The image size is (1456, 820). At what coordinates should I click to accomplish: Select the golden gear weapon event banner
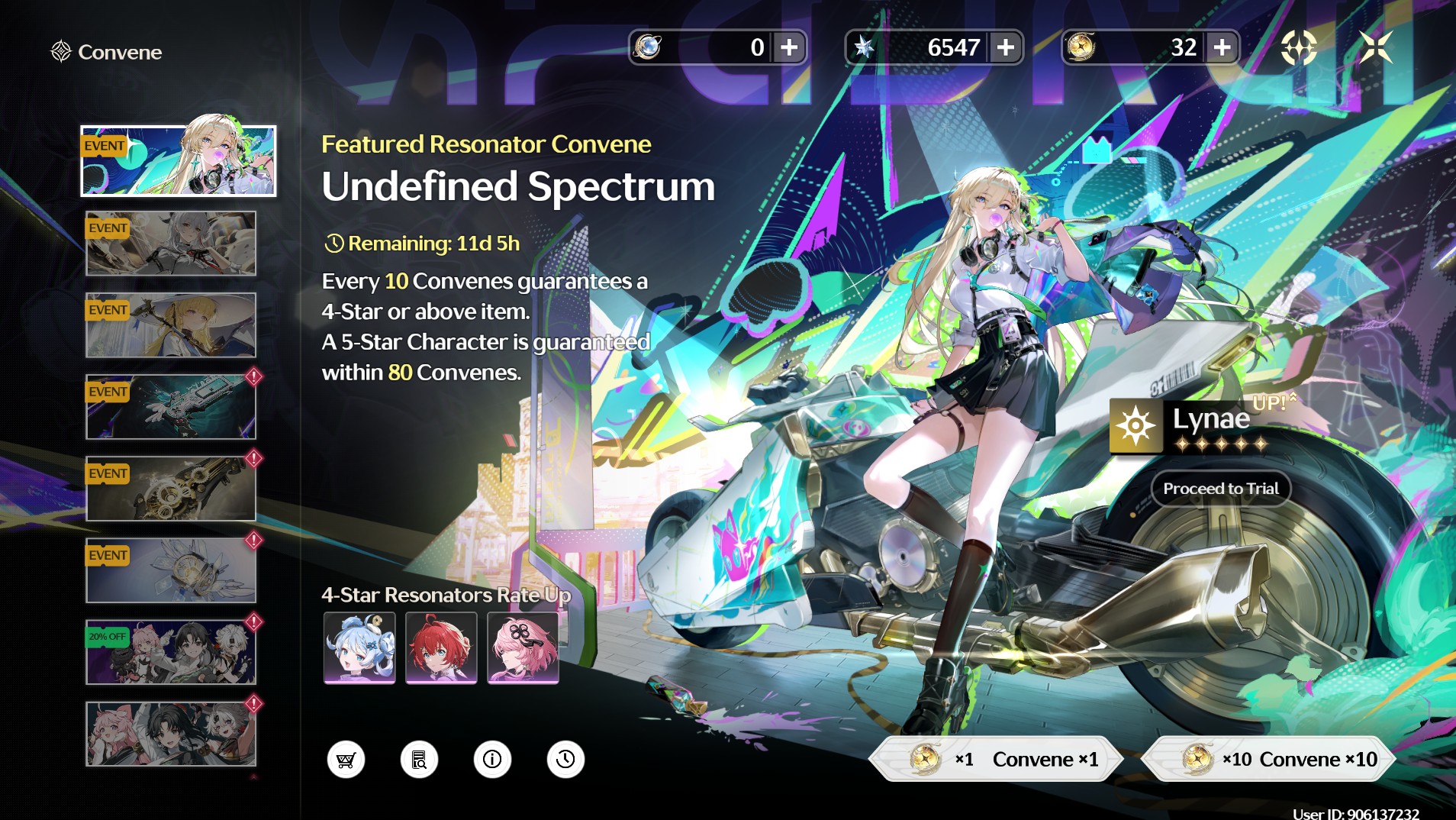point(171,489)
